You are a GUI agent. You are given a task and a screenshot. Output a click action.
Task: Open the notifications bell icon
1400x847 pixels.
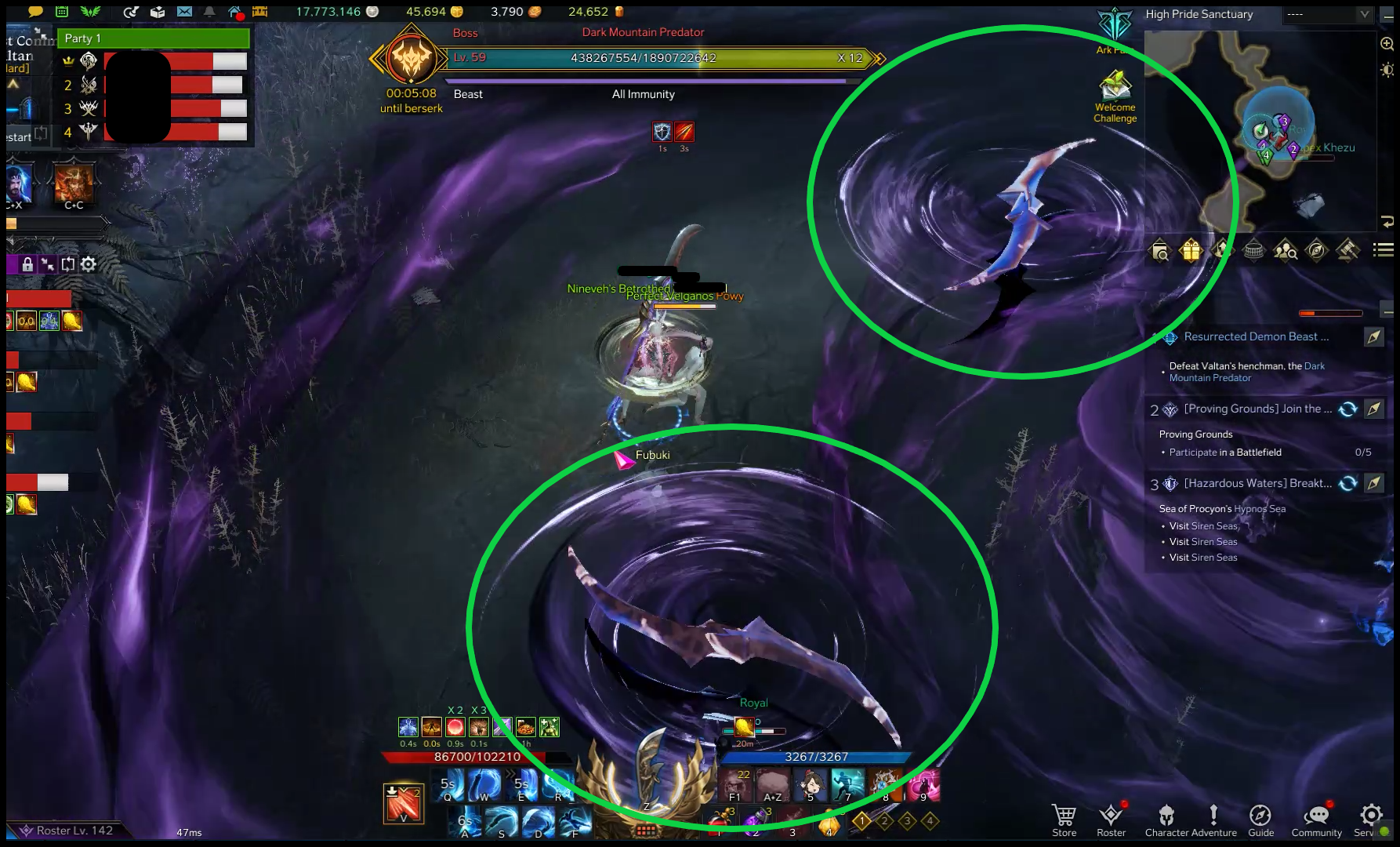pyautogui.click(x=210, y=12)
